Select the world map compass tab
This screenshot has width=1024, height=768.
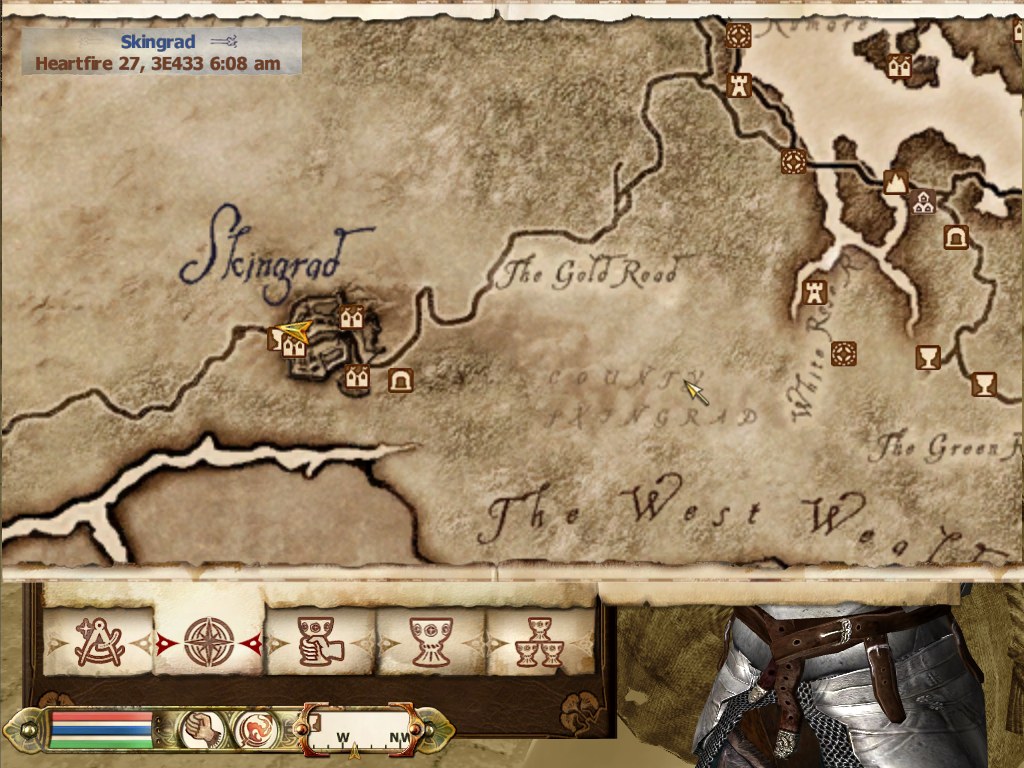pyautogui.click(x=209, y=642)
